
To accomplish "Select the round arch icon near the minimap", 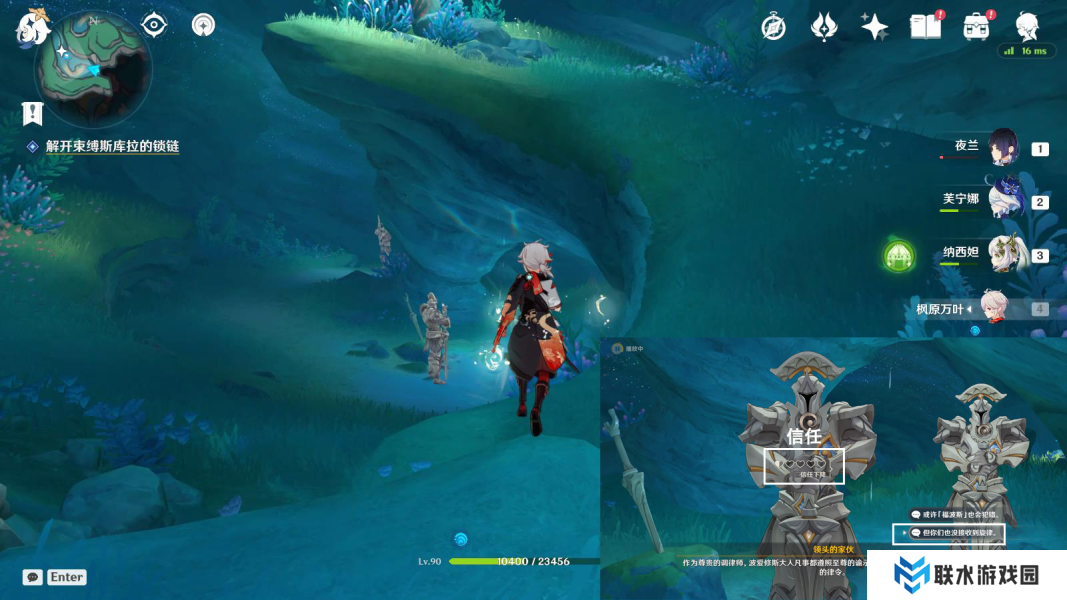I will click(x=203, y=25).
